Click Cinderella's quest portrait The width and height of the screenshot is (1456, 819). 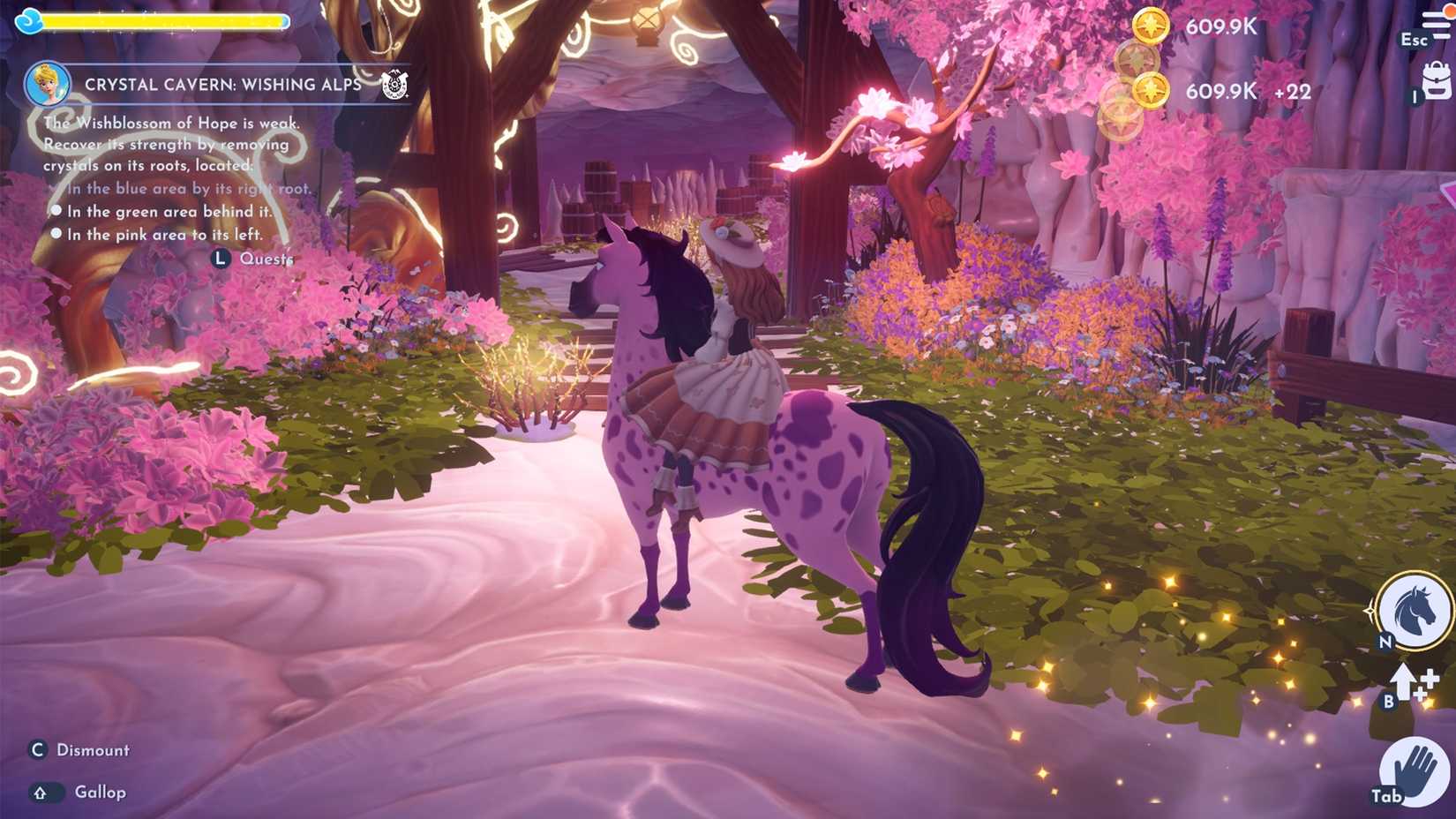click(50, 83)
